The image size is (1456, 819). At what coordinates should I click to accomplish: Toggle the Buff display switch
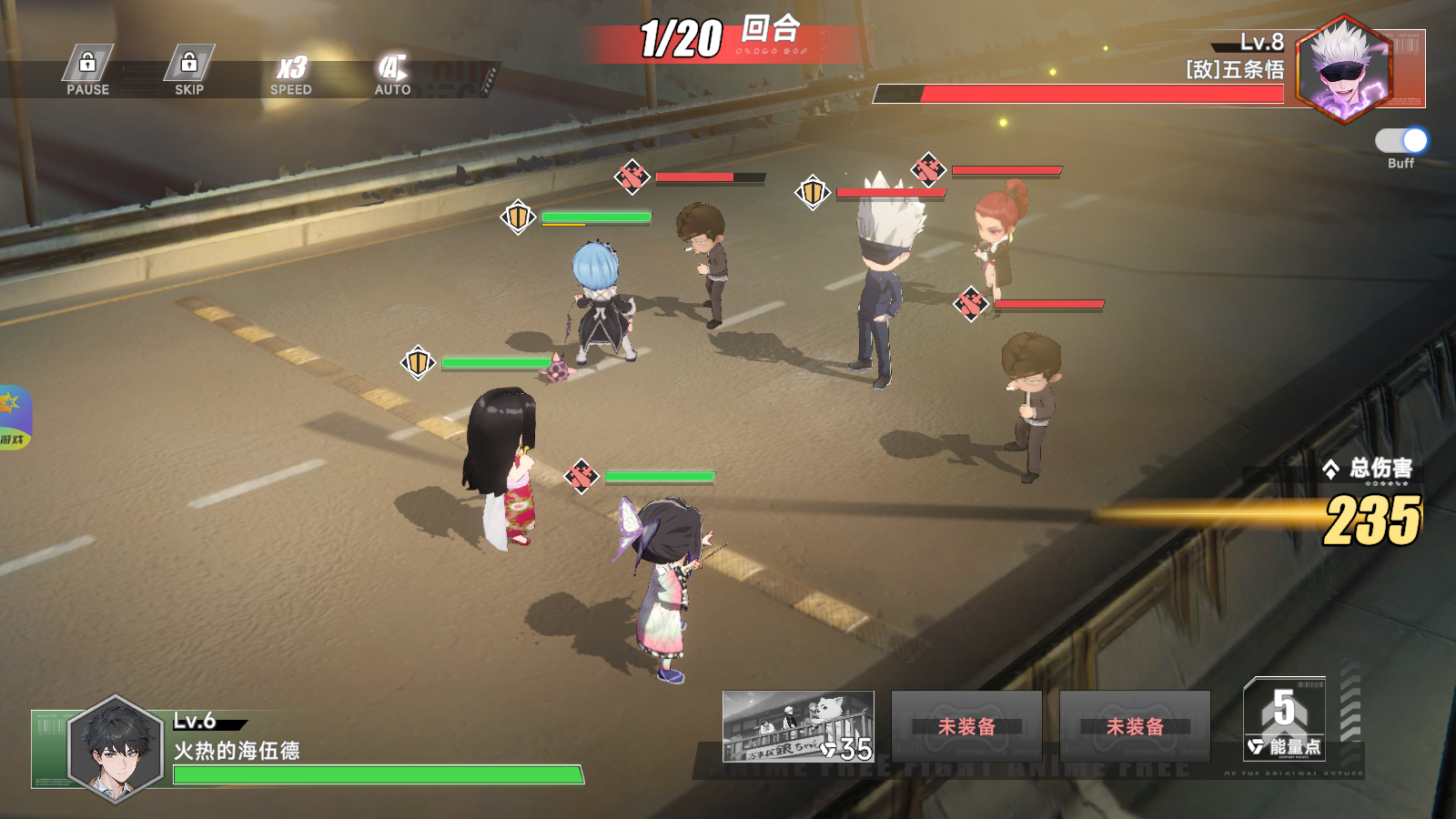[1400, 141]
